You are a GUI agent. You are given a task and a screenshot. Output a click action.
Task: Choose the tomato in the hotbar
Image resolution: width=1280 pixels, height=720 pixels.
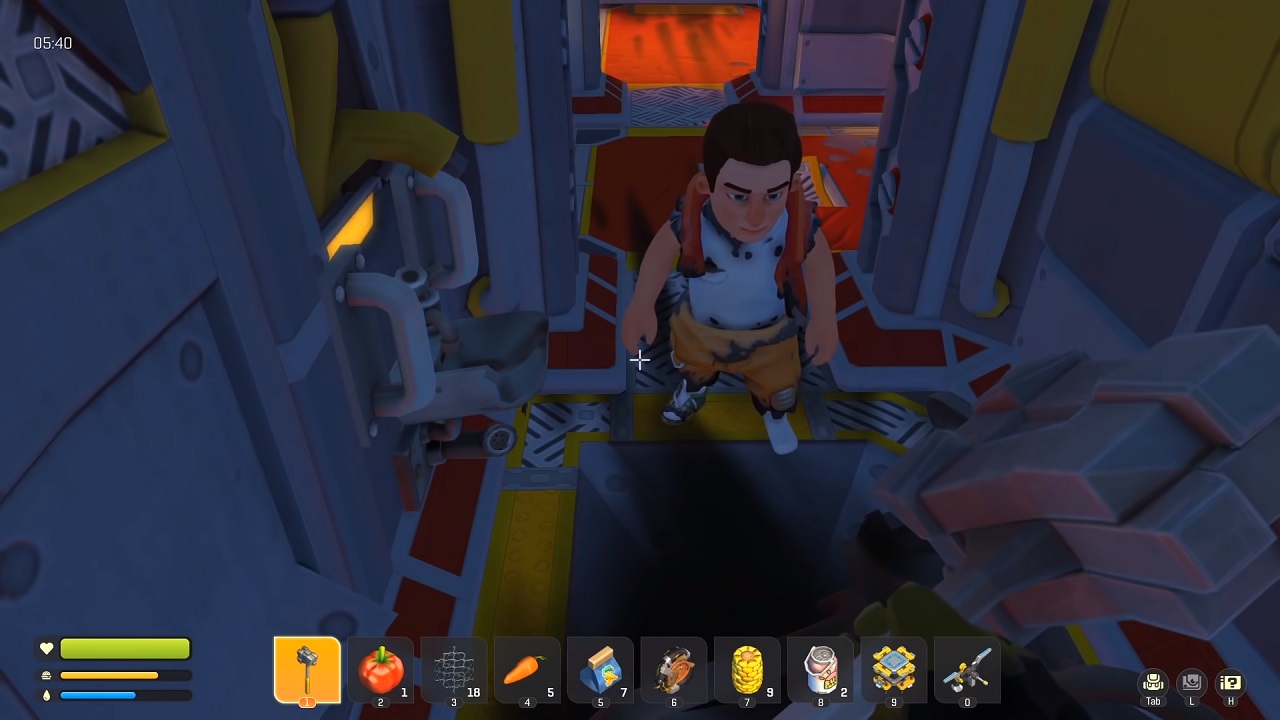[380, 670]
